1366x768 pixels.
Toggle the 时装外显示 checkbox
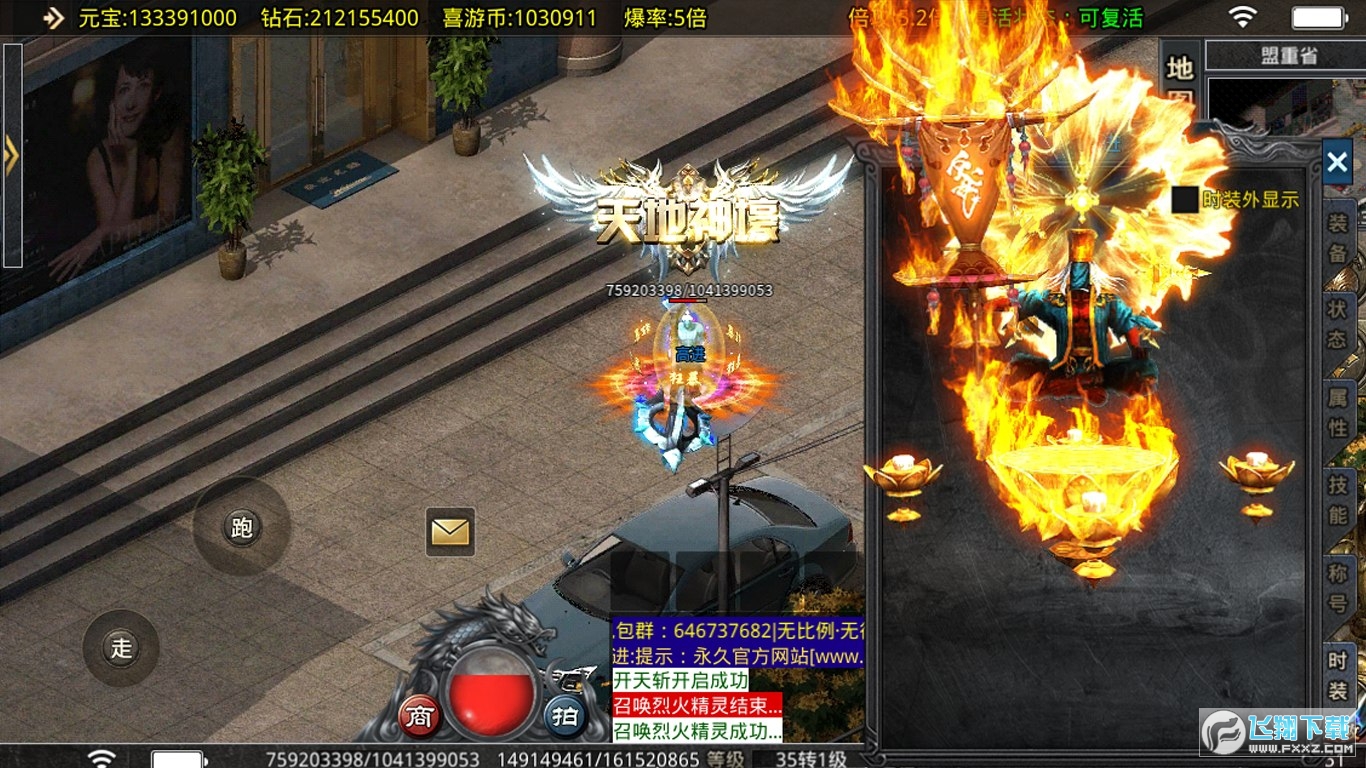pyautogui.click(x=1186, y=198)
